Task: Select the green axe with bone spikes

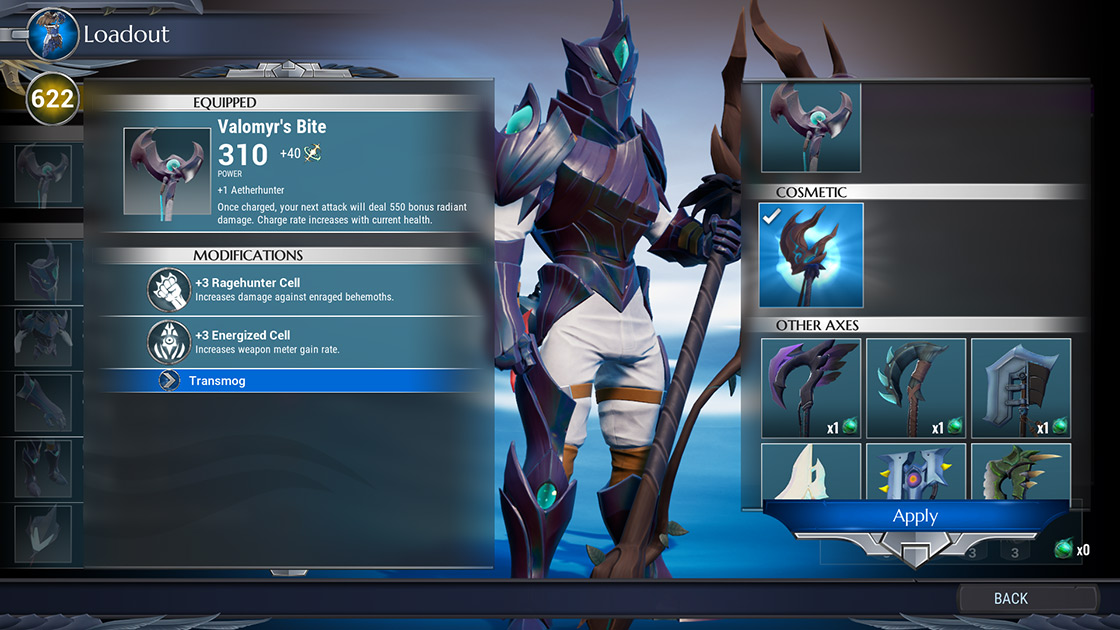Action: point(1020,468)
